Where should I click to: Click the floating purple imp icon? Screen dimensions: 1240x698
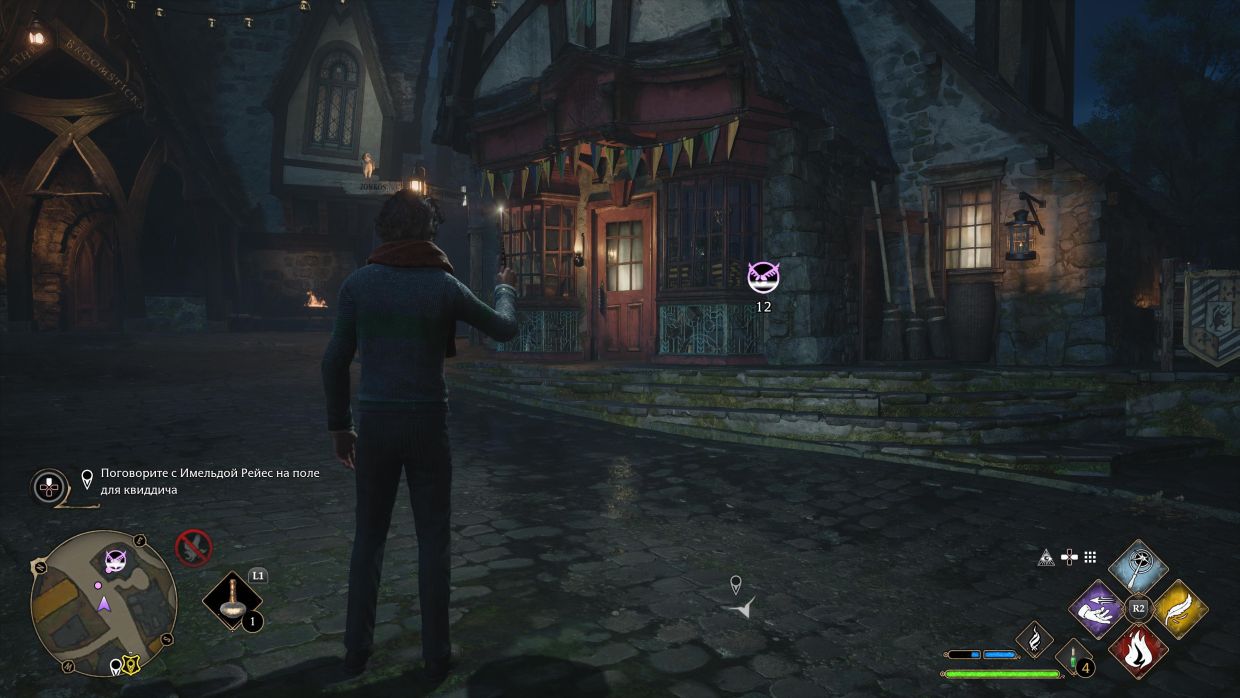[763, 277]
